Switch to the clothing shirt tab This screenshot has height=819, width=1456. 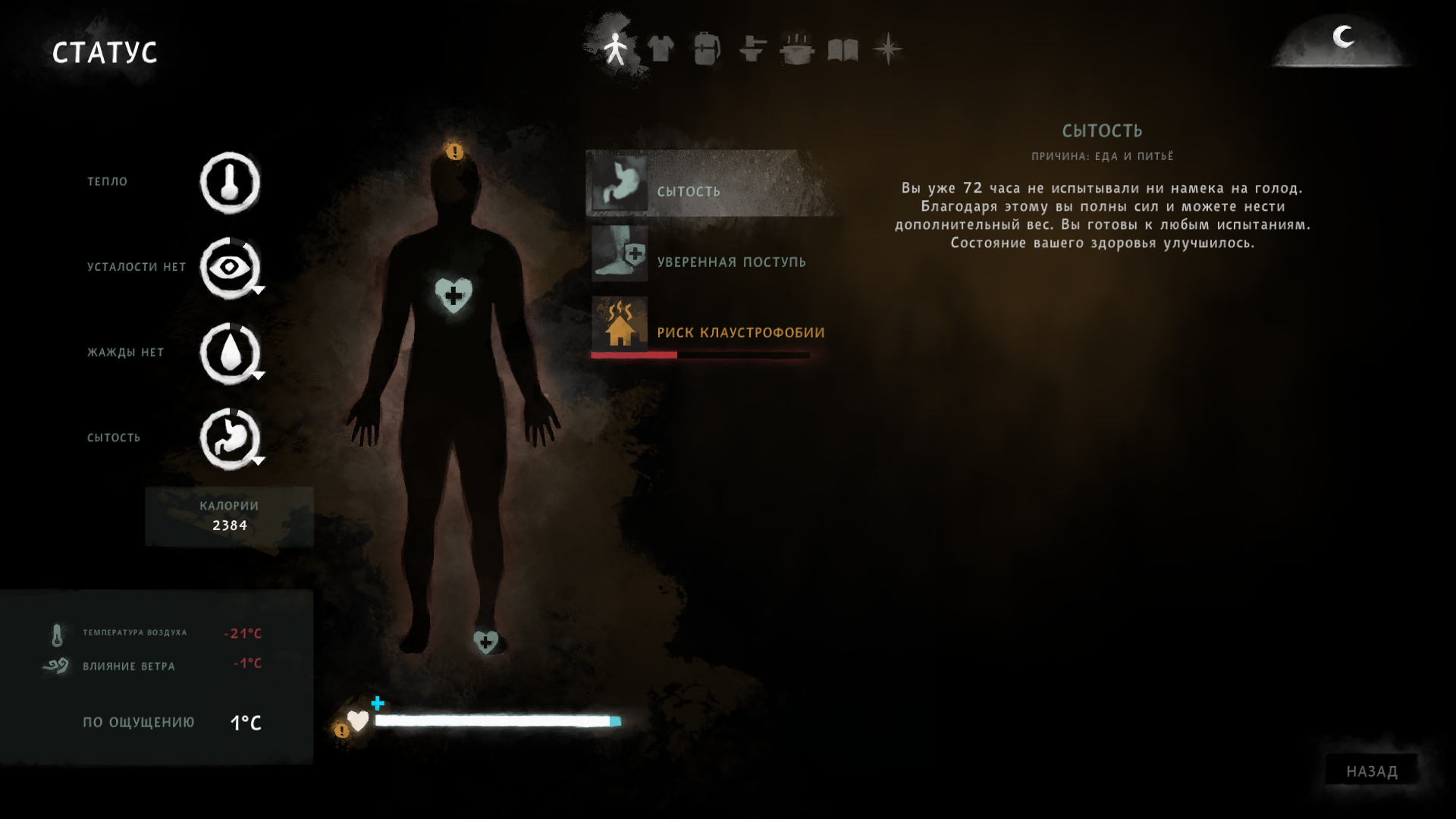pos(661,49)
